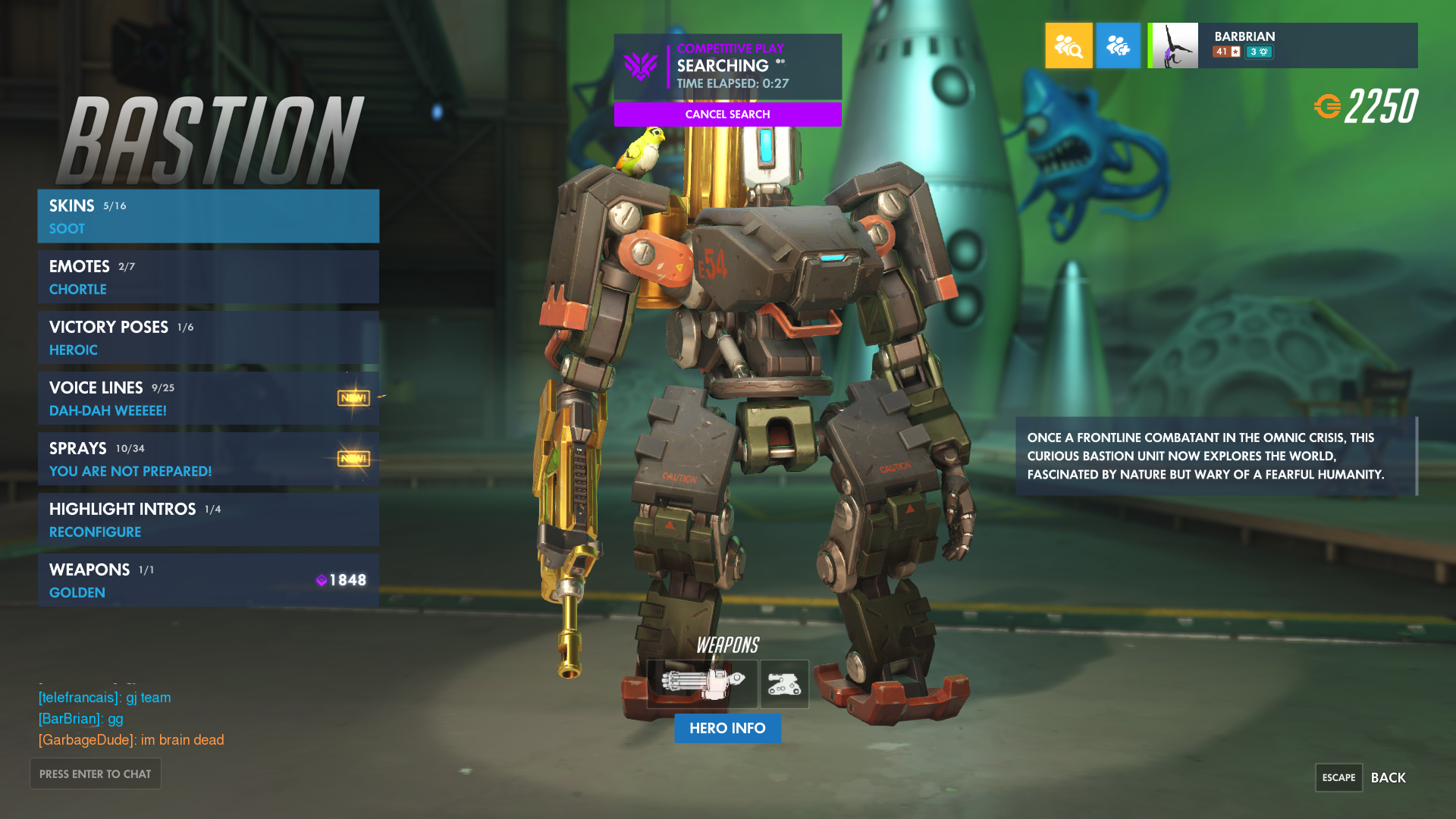Choose the Voice Lines category

[208, 398]
